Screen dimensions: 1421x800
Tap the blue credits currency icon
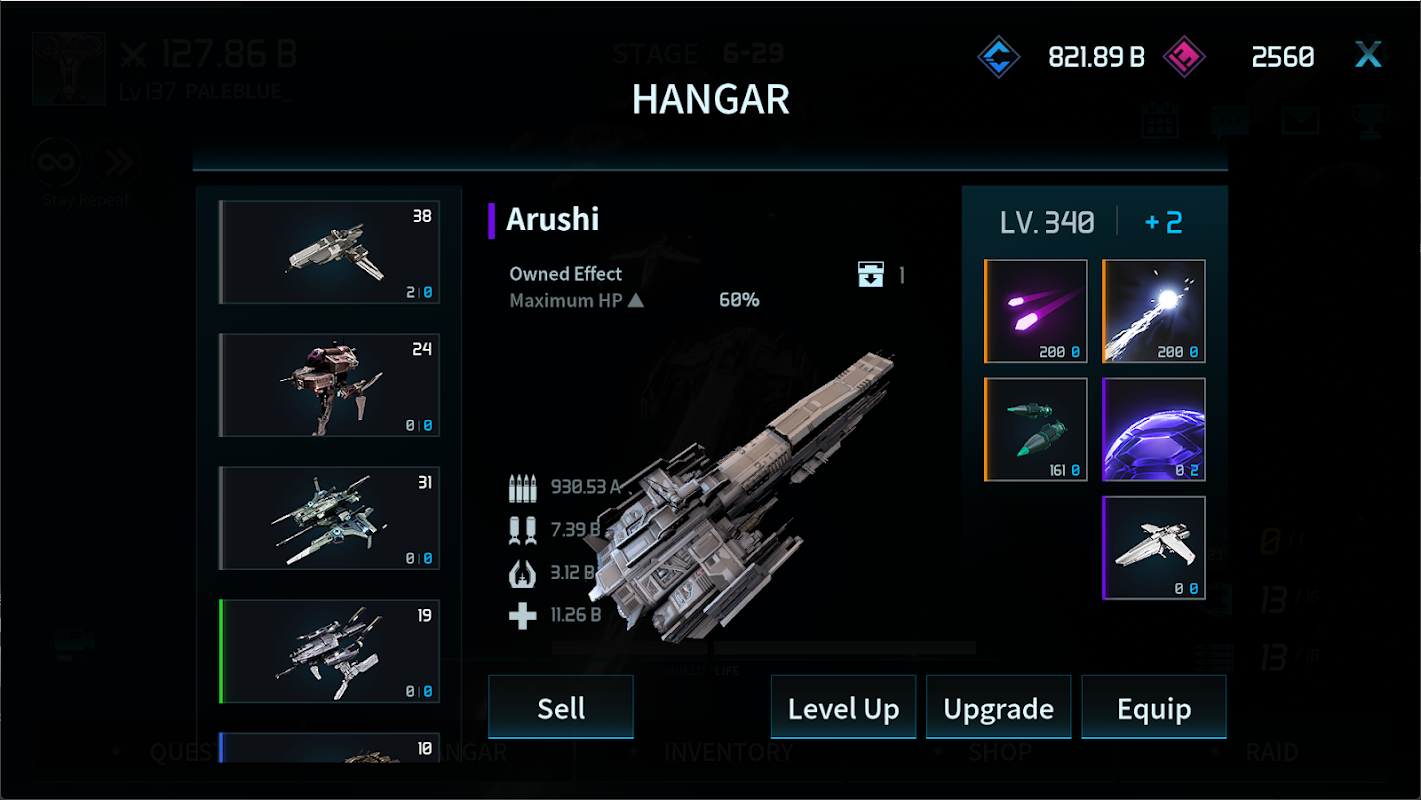998,57
